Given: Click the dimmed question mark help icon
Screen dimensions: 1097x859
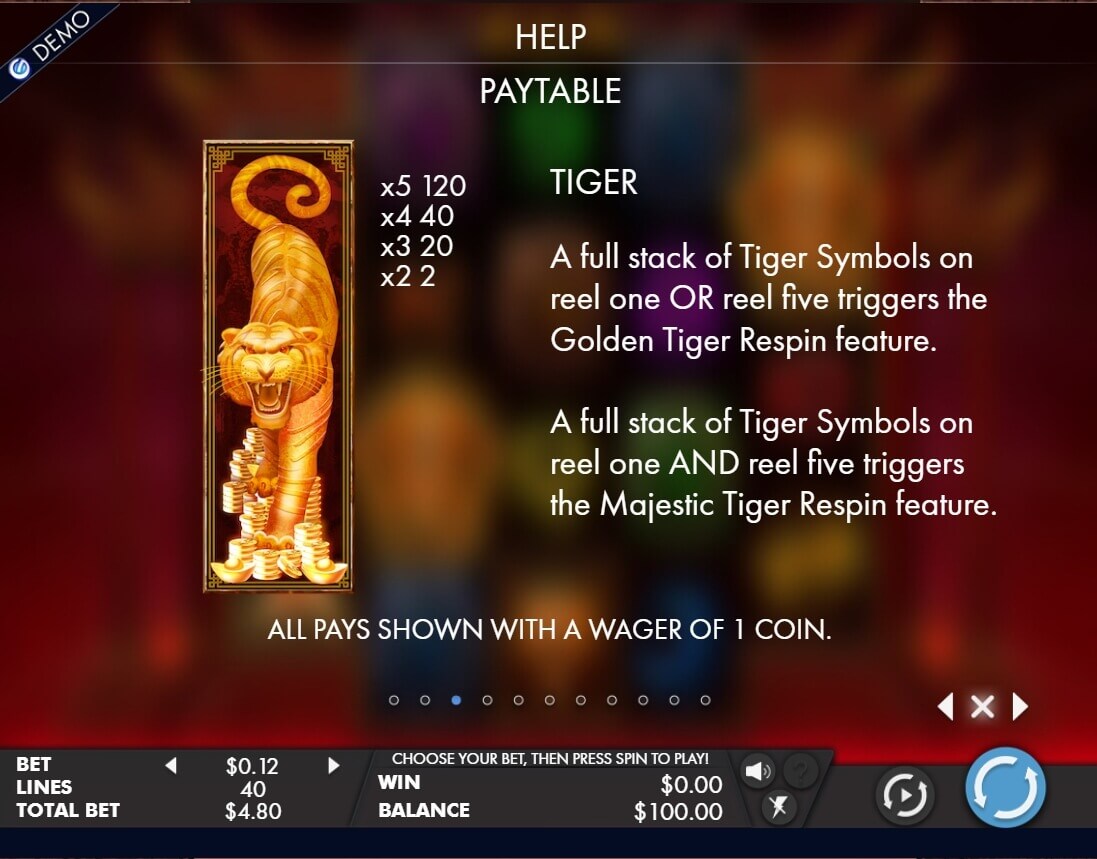Looking at the screenshot, I should point(799,770).
